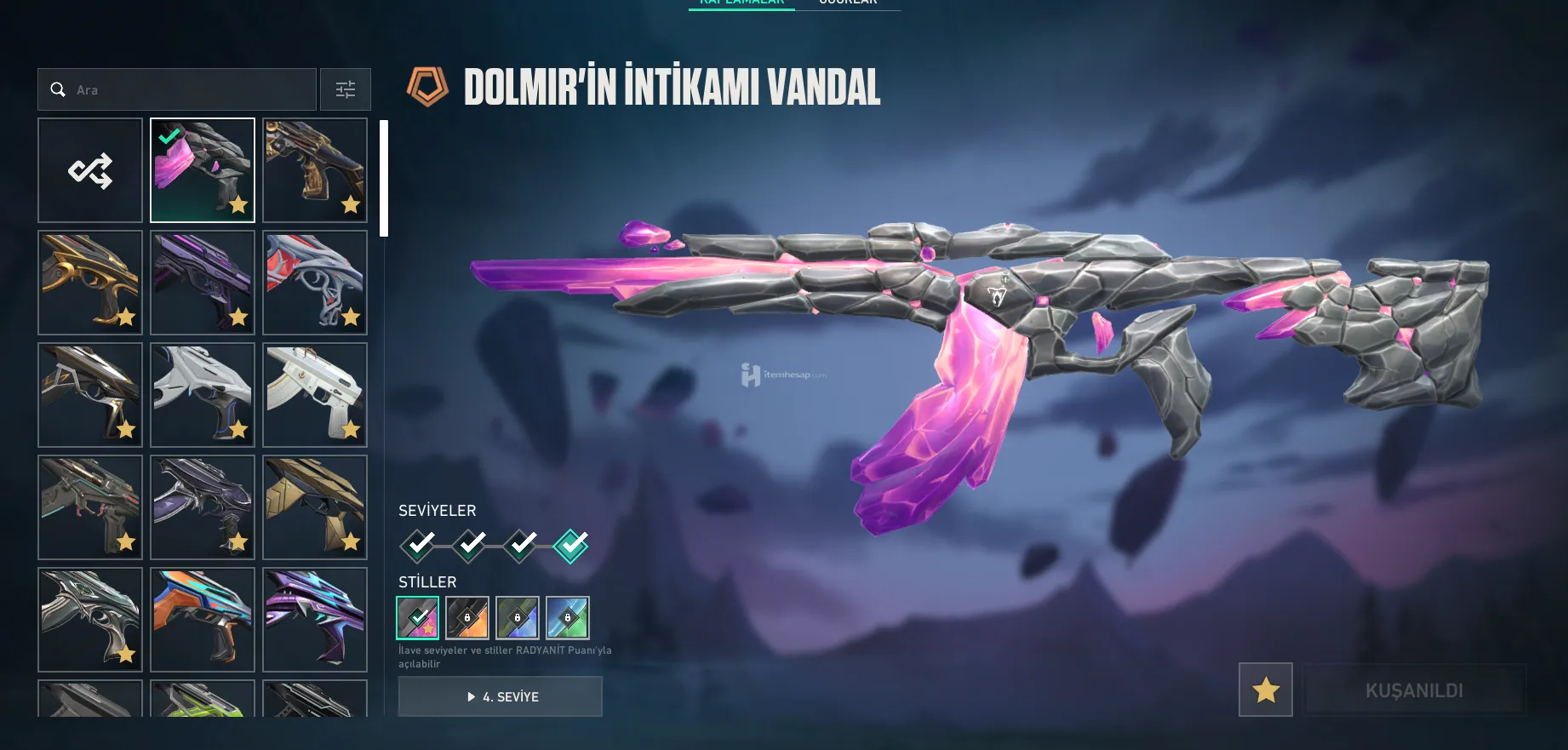Pick the gold ornate Vandal skin
This screenshot has width=1568, height=750.
(x=90, y=283)
